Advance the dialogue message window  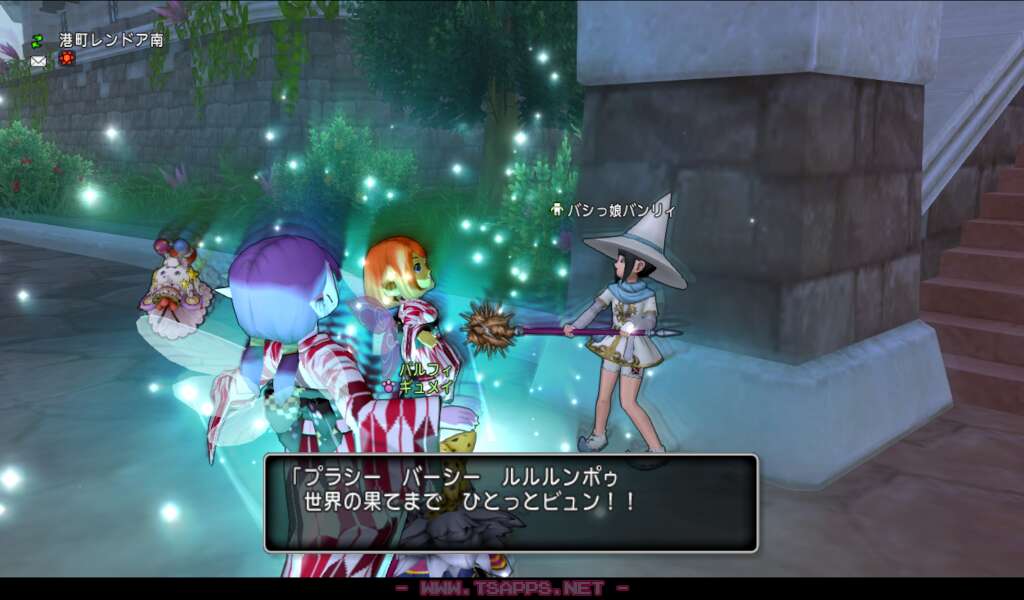click(x=511, y=503)
